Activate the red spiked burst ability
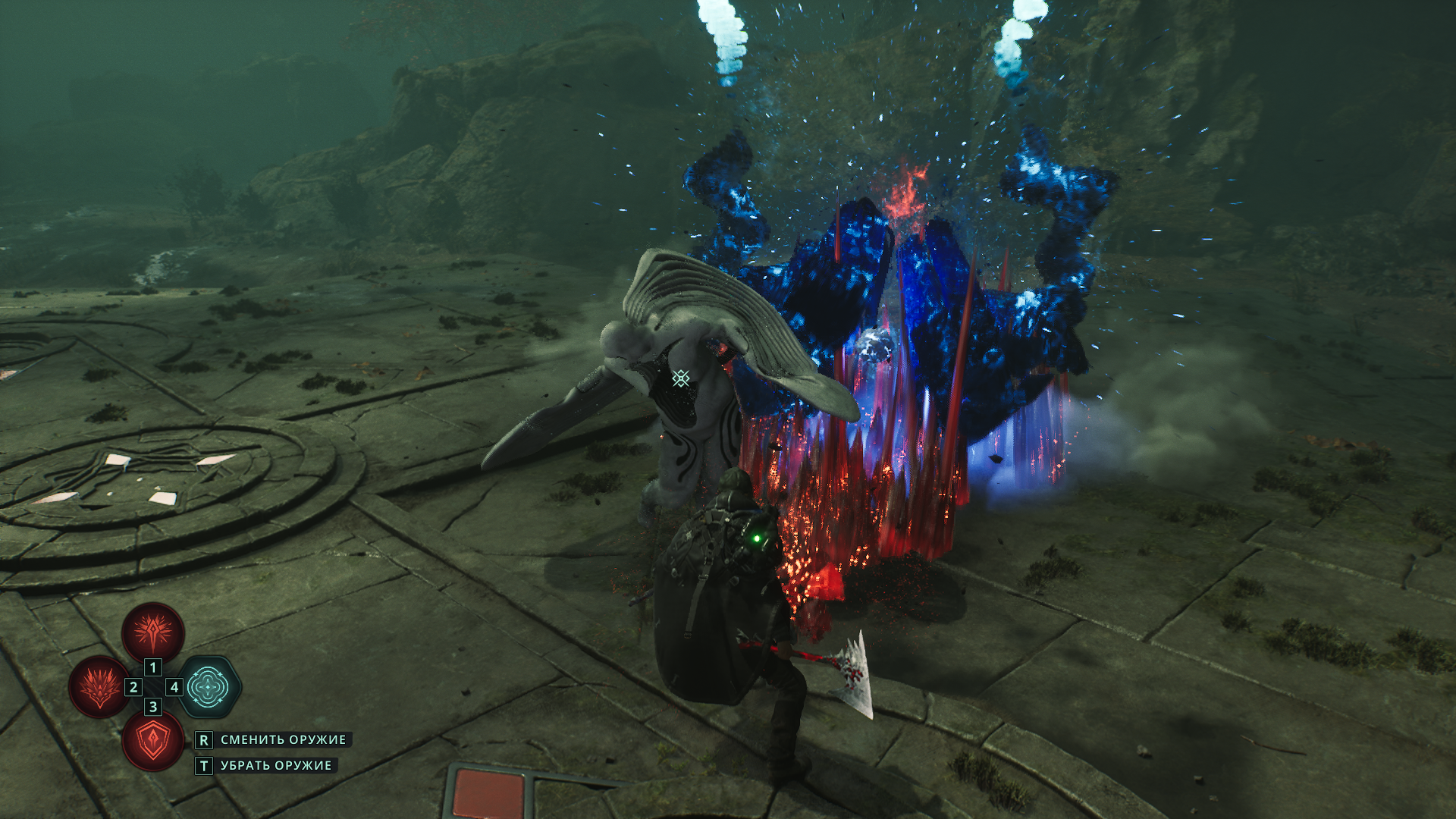The height and width of the screenshot is (819, 1456). (153, 632)
